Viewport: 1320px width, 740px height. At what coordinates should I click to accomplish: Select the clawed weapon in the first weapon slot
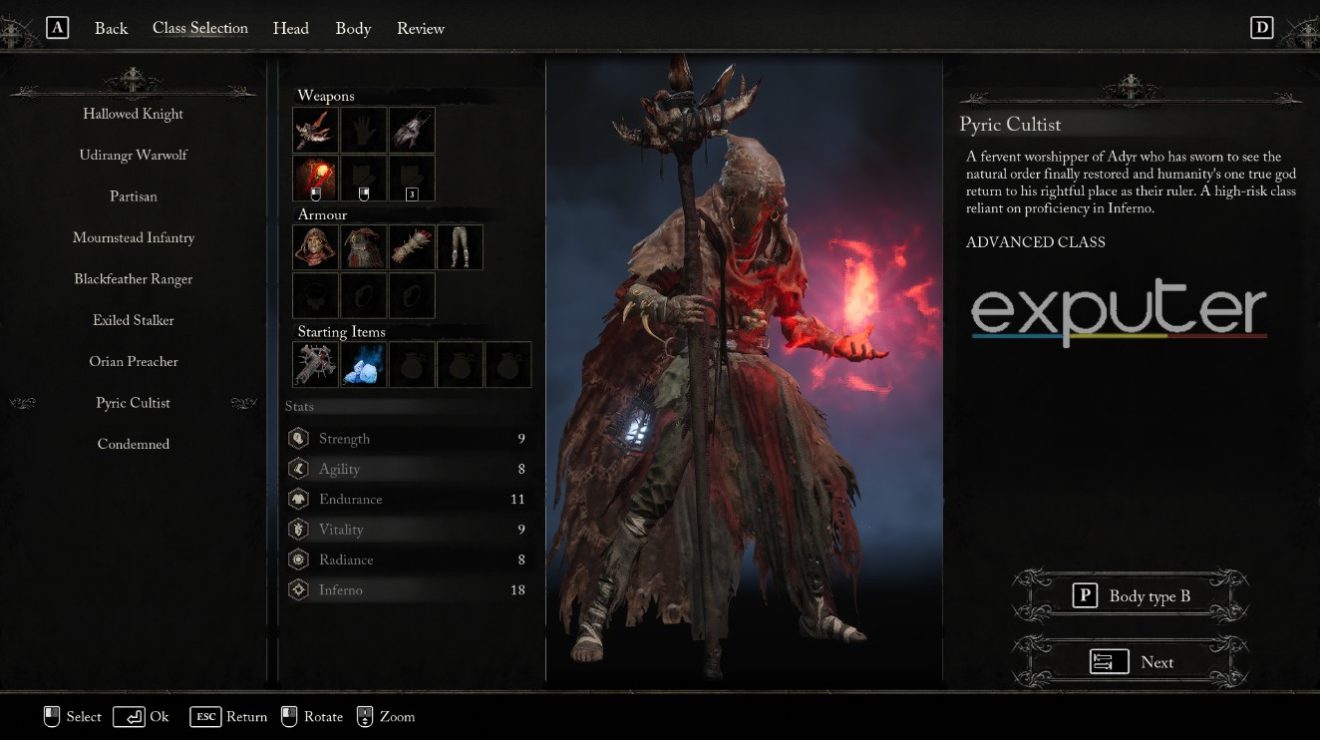(x=315, y=130)
